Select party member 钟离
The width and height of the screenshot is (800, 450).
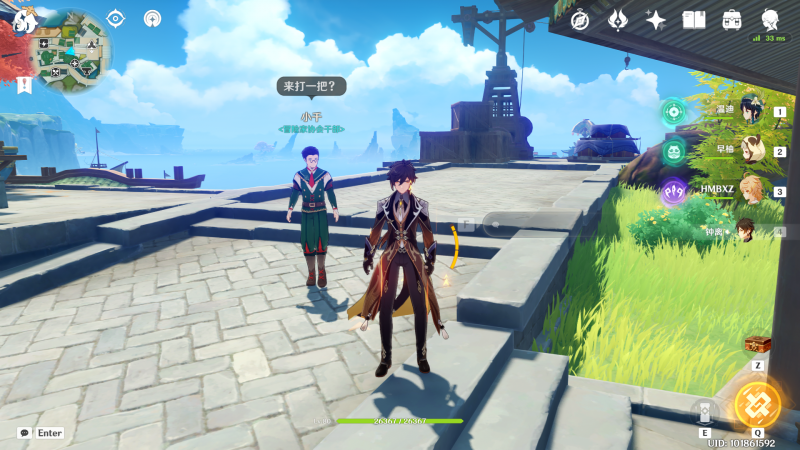[748, 230]
